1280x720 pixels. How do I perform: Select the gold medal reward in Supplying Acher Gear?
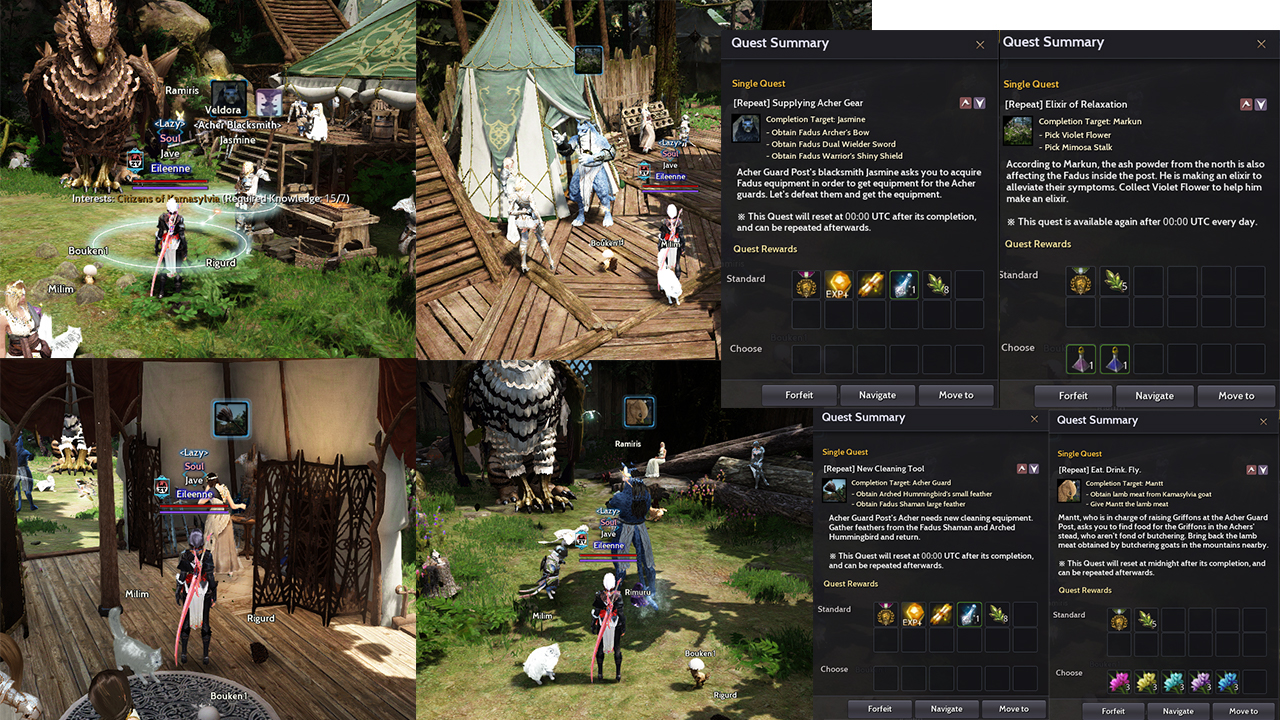point(804,284)
